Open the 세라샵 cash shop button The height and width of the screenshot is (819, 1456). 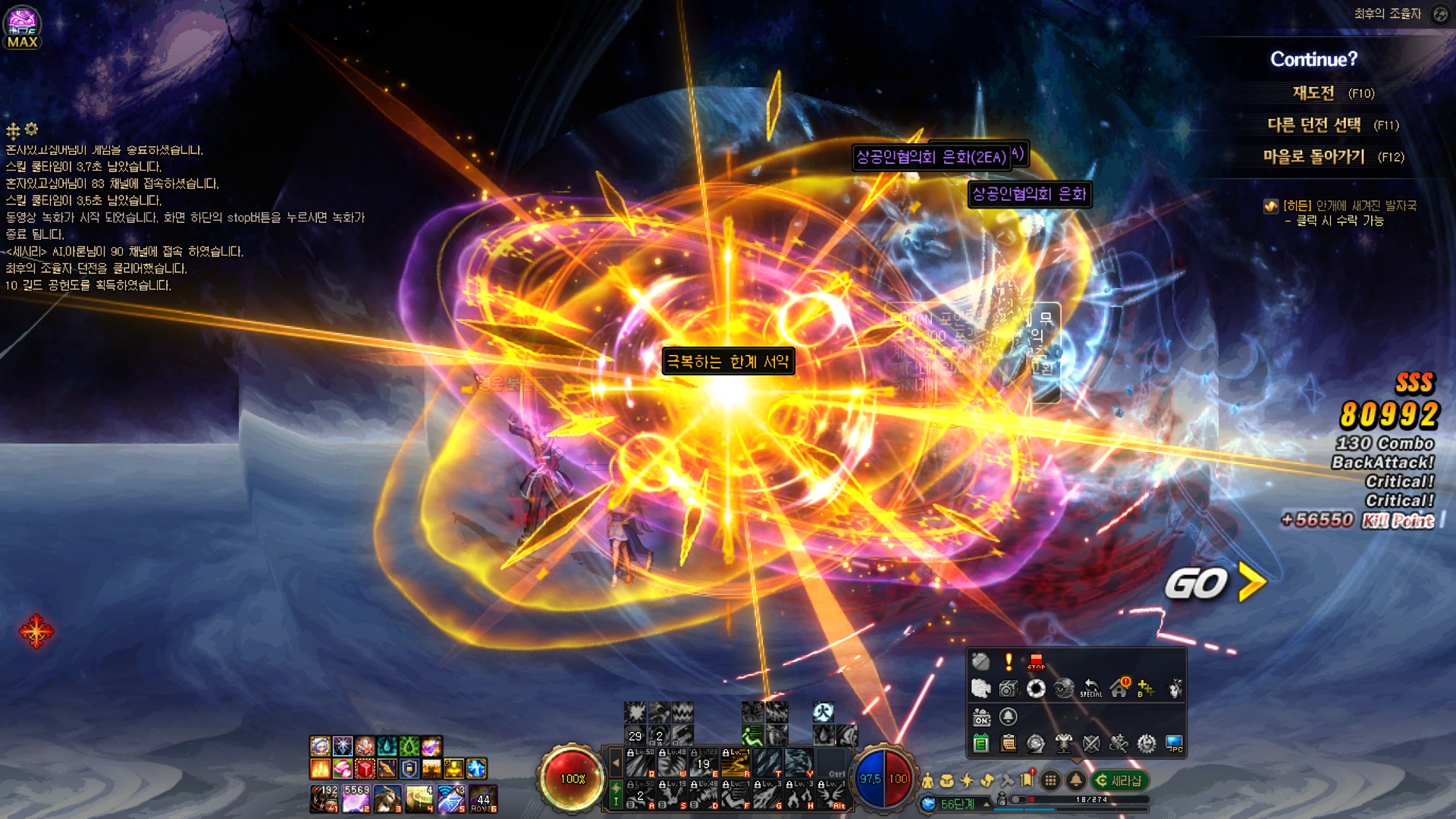(x=1119, y=780)
